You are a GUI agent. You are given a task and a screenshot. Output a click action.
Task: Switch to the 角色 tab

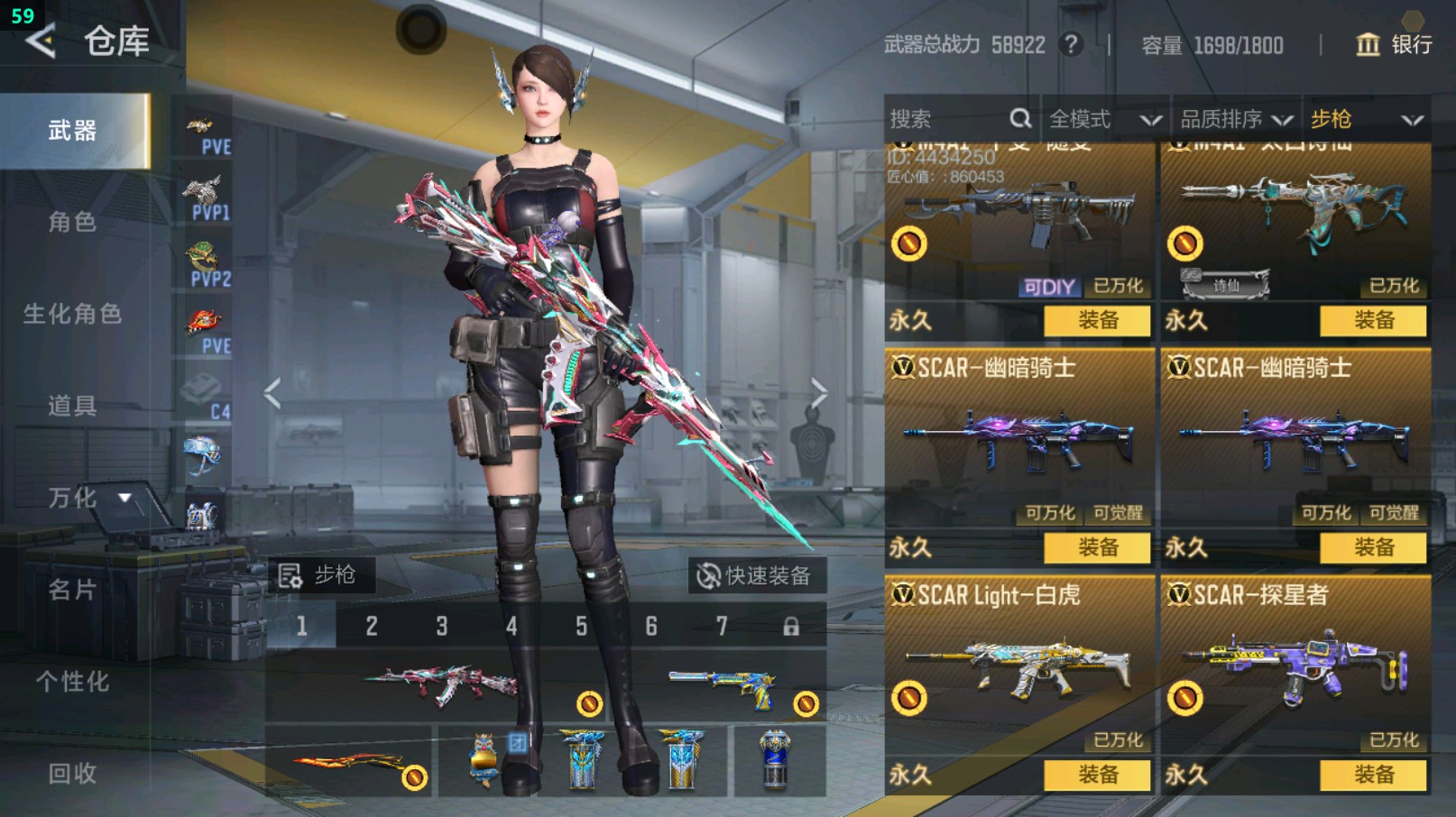pyautogui.click(x=73, y=223)
